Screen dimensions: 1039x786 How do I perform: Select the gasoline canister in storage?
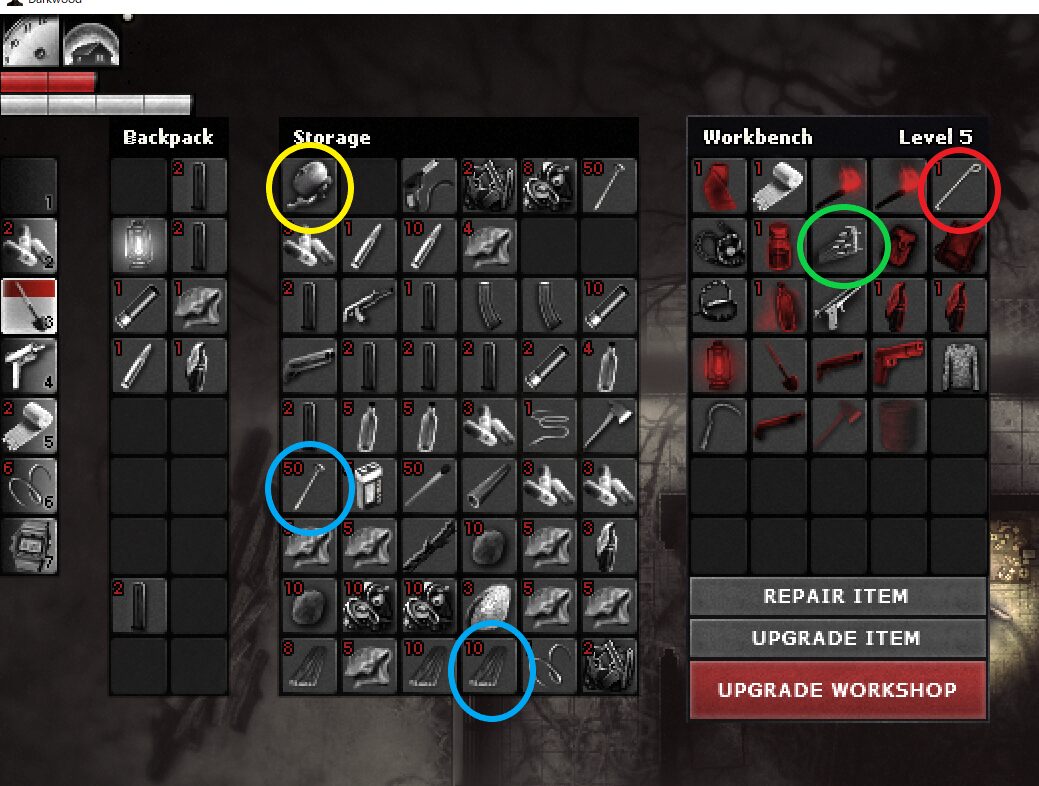coord(369,487)
